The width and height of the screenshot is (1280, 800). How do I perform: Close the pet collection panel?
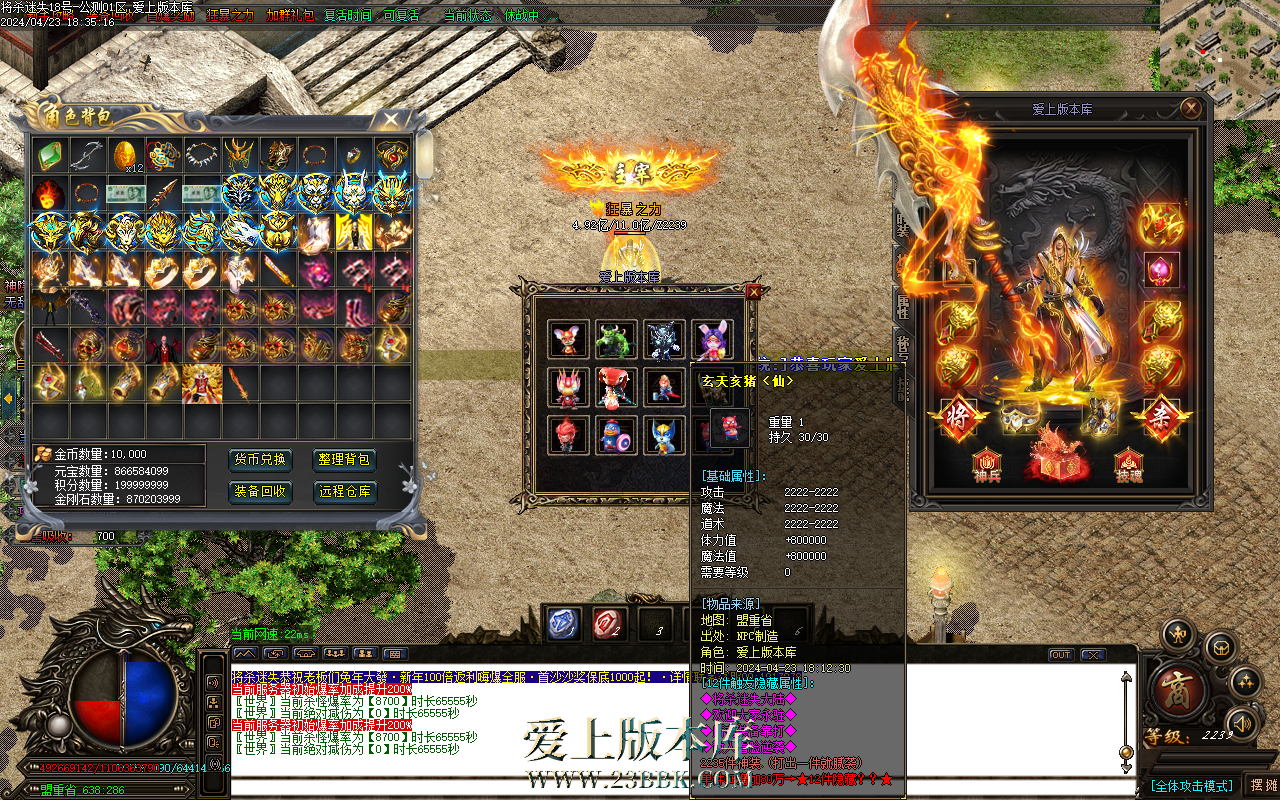tap(754, 291)
